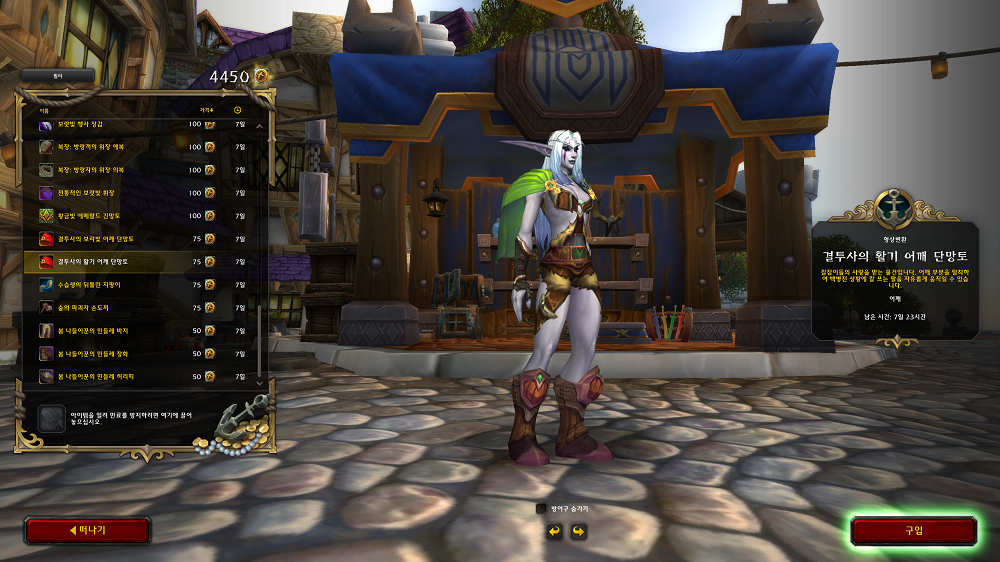Sort the list by the clock time column
Screen dimensions: 1000x562
click(238, 109)
